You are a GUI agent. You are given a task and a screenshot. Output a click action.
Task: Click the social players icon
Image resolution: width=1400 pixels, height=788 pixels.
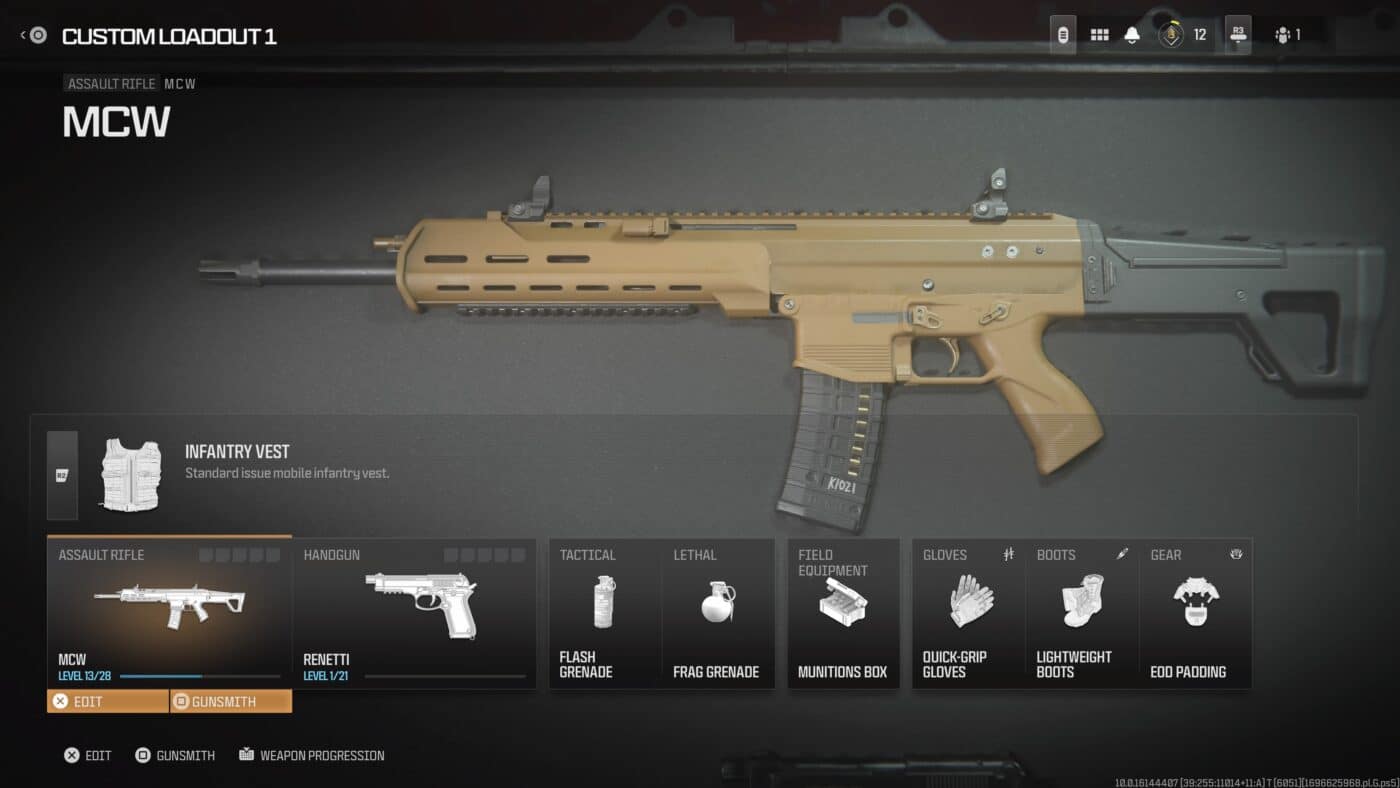[x=1283, y=33]
